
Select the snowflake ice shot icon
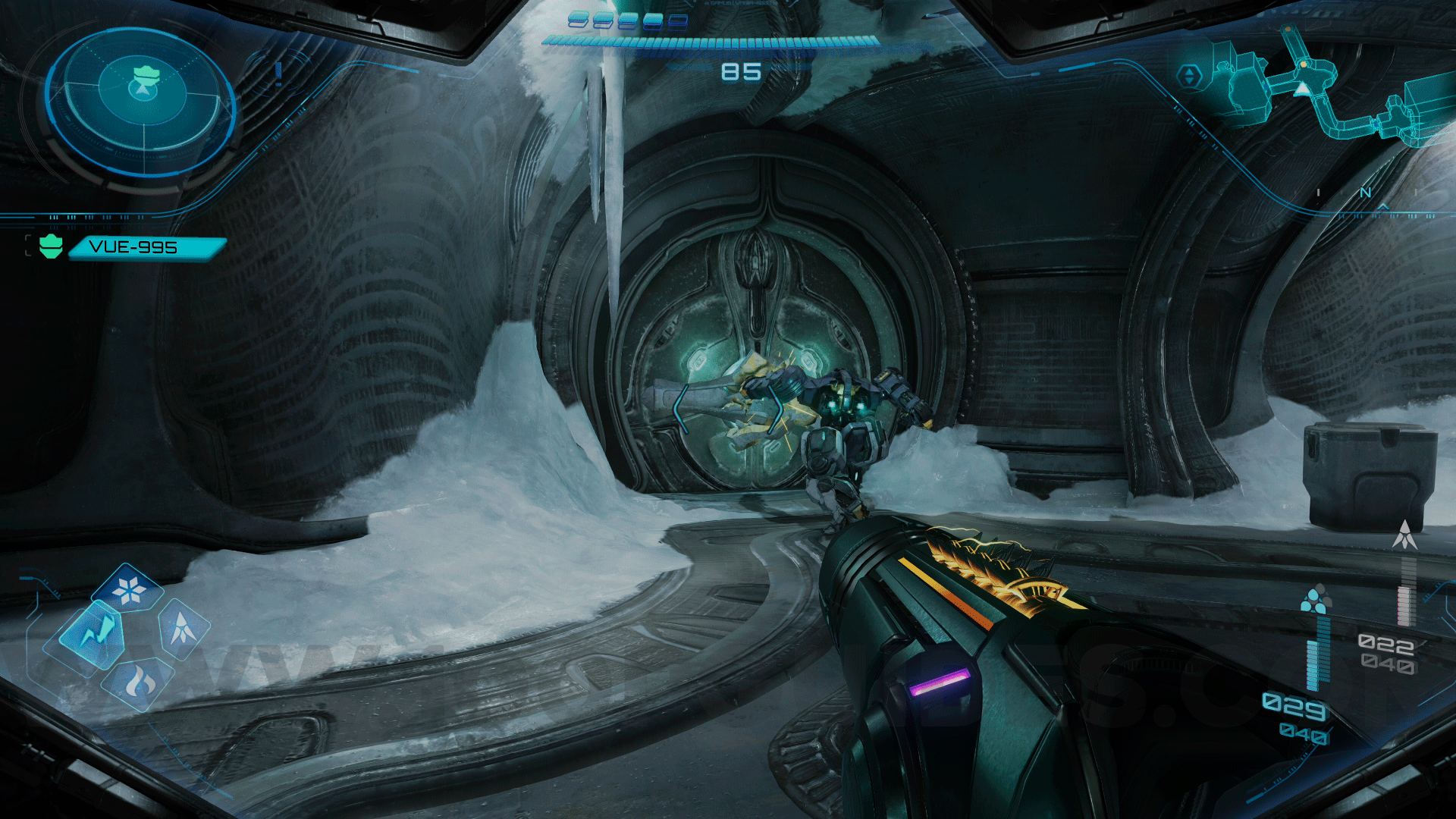pyautogui.click(x=129, y=588)
